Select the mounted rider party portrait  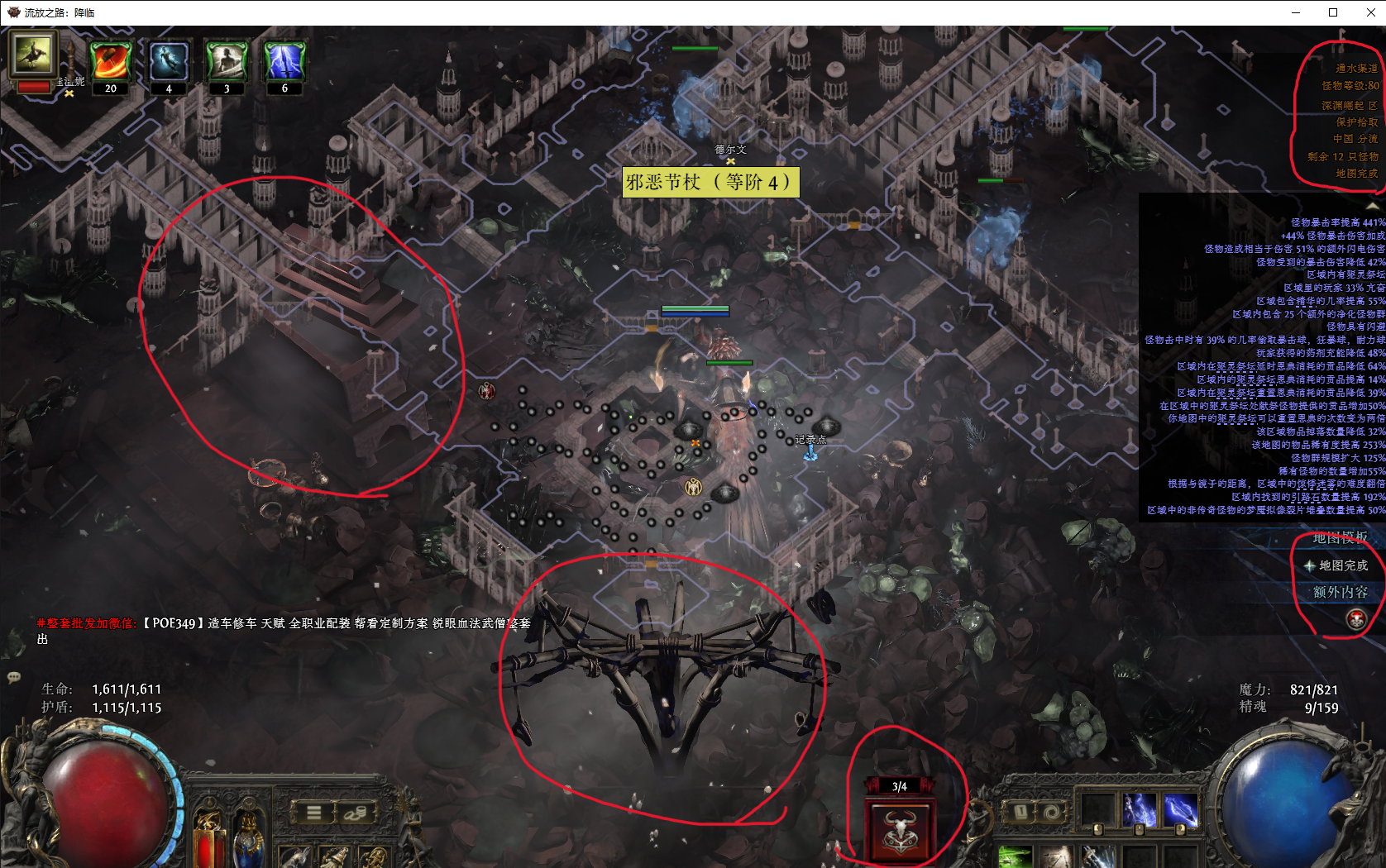pos(33,55)
